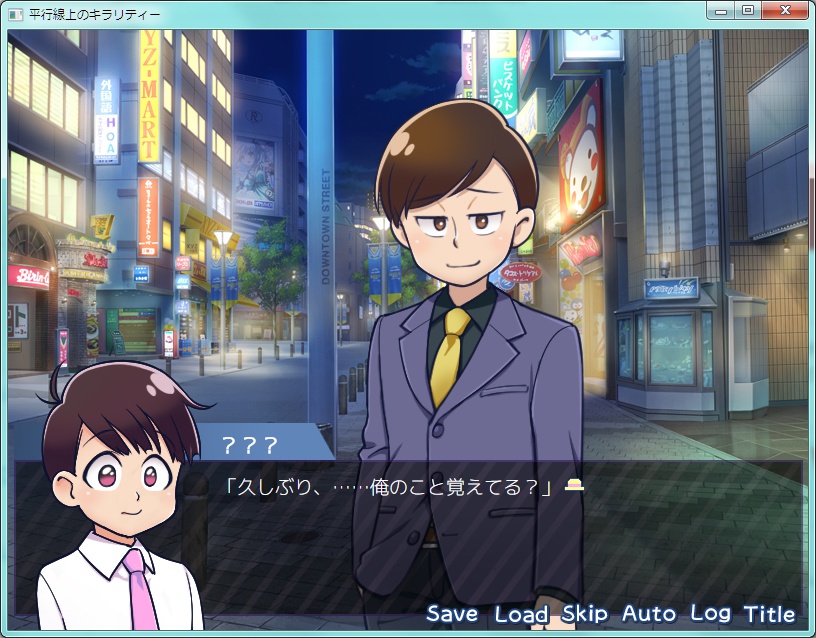
Task: Return to the Title screen
Action: coord(769,614)
